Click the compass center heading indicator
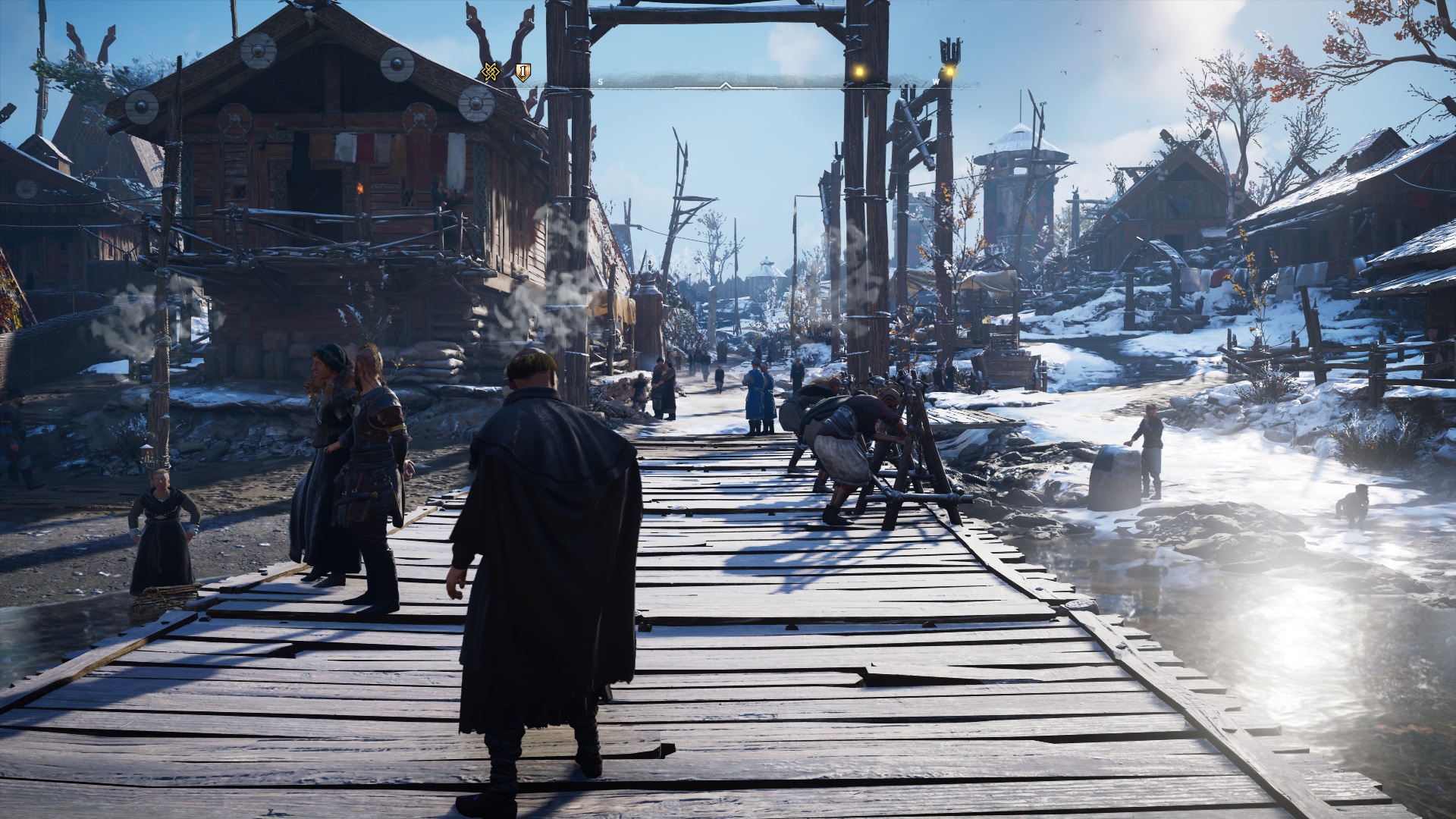Viewport: 1456px width, 819px height. coord(726,85)
